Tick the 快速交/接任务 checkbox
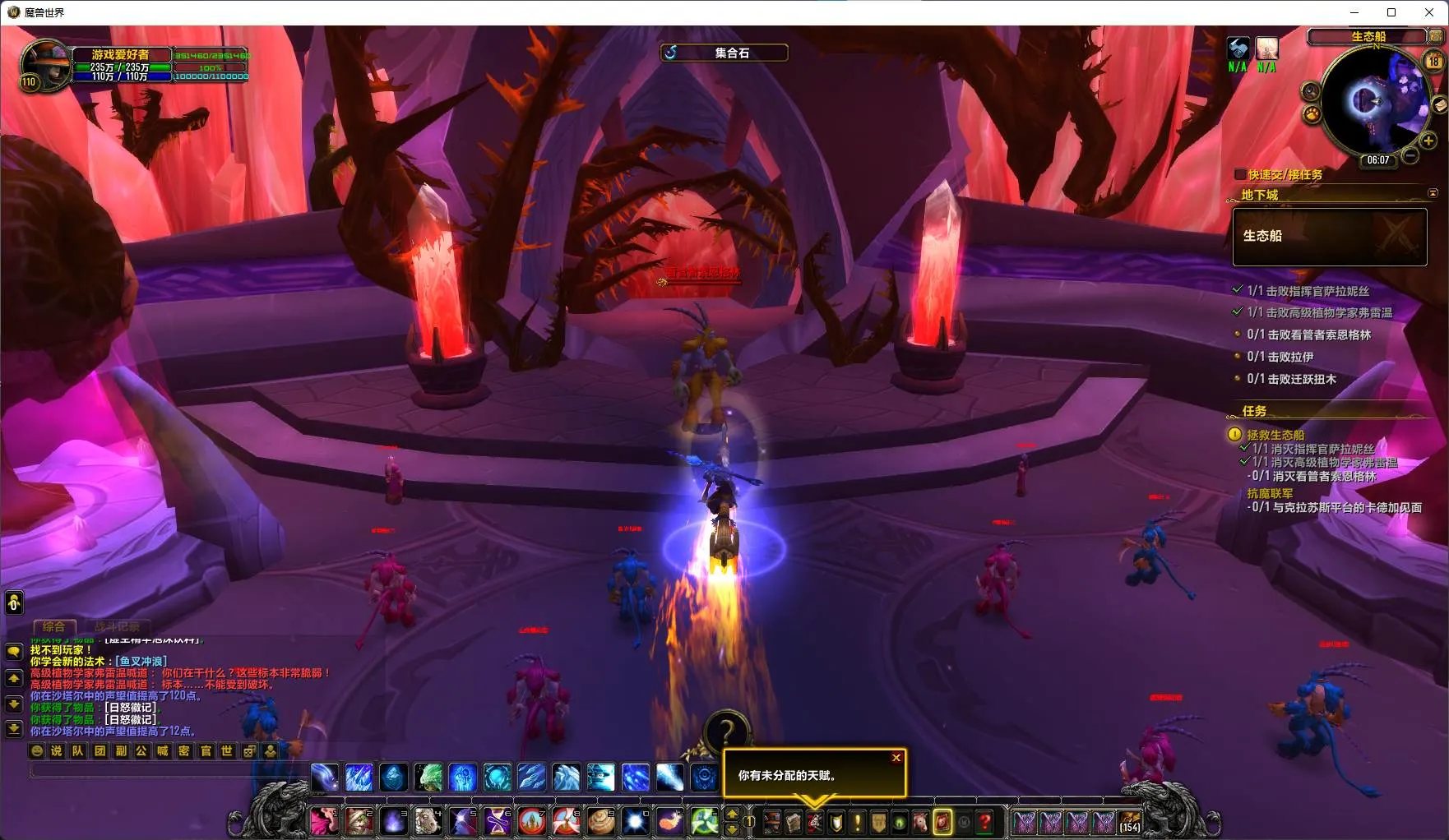This screenshot has width=1449, height=840. tap(1240, 174)
